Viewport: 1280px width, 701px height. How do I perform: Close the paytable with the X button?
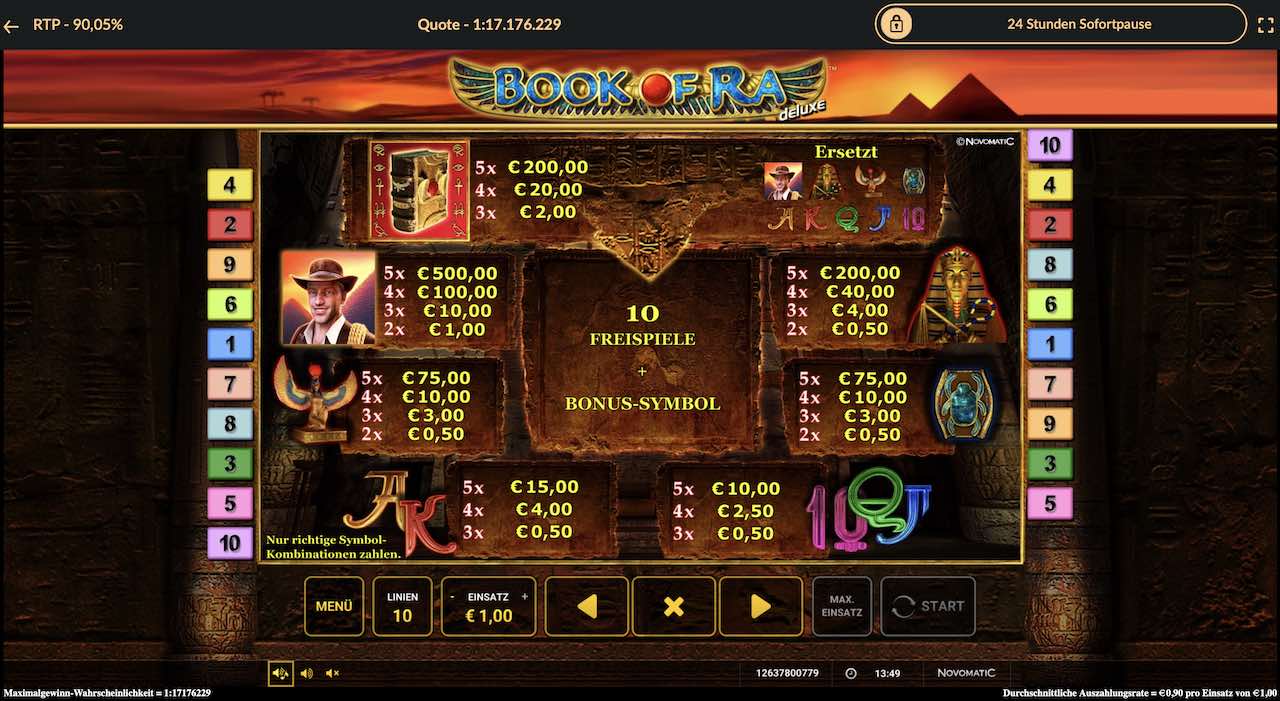(x=674, y=606)
